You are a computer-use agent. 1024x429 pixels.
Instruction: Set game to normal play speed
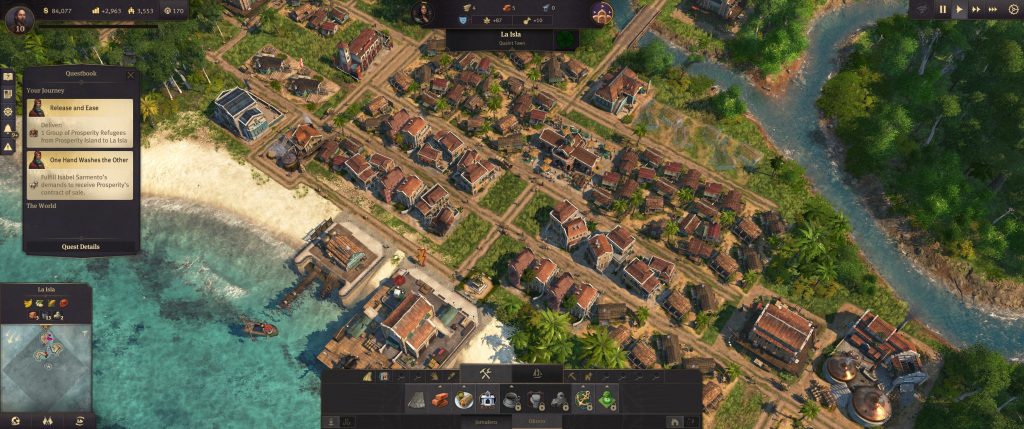[960, 9]
